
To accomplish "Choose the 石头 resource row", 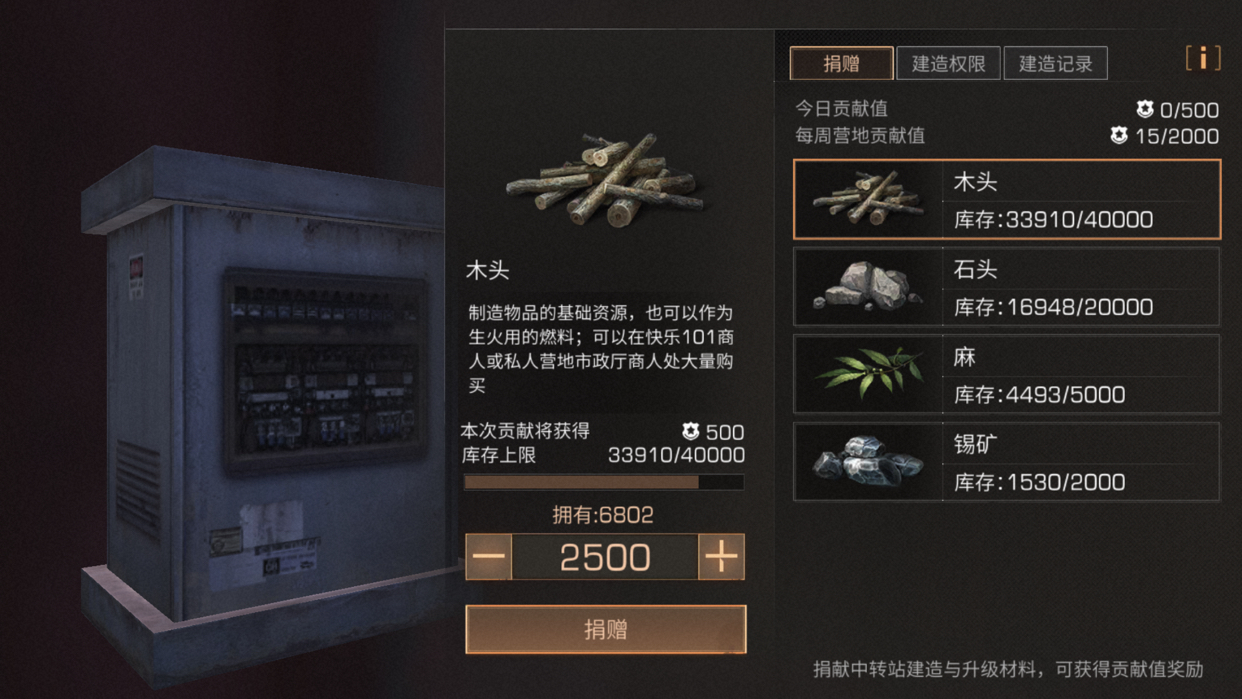I will click(1006, 287).
